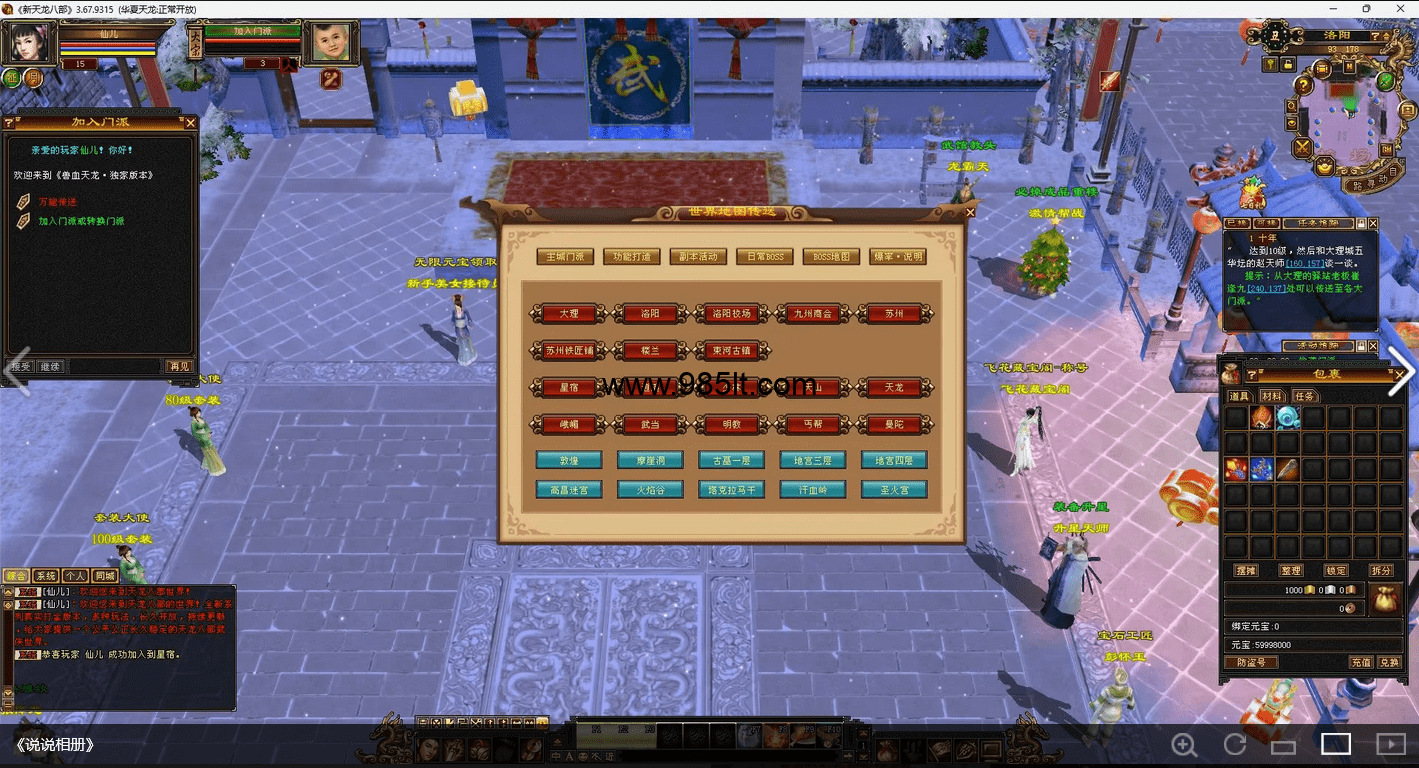This screenshot has height=768, width=1419.
Task: Switch chat to the 系统 tab
Action: [x=46, y=576]
